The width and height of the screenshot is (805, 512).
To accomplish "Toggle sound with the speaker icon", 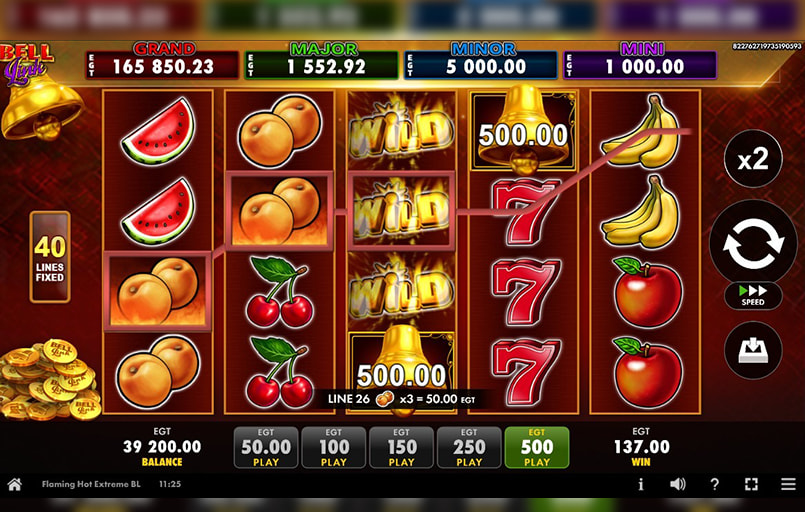I will pos(678,484).
